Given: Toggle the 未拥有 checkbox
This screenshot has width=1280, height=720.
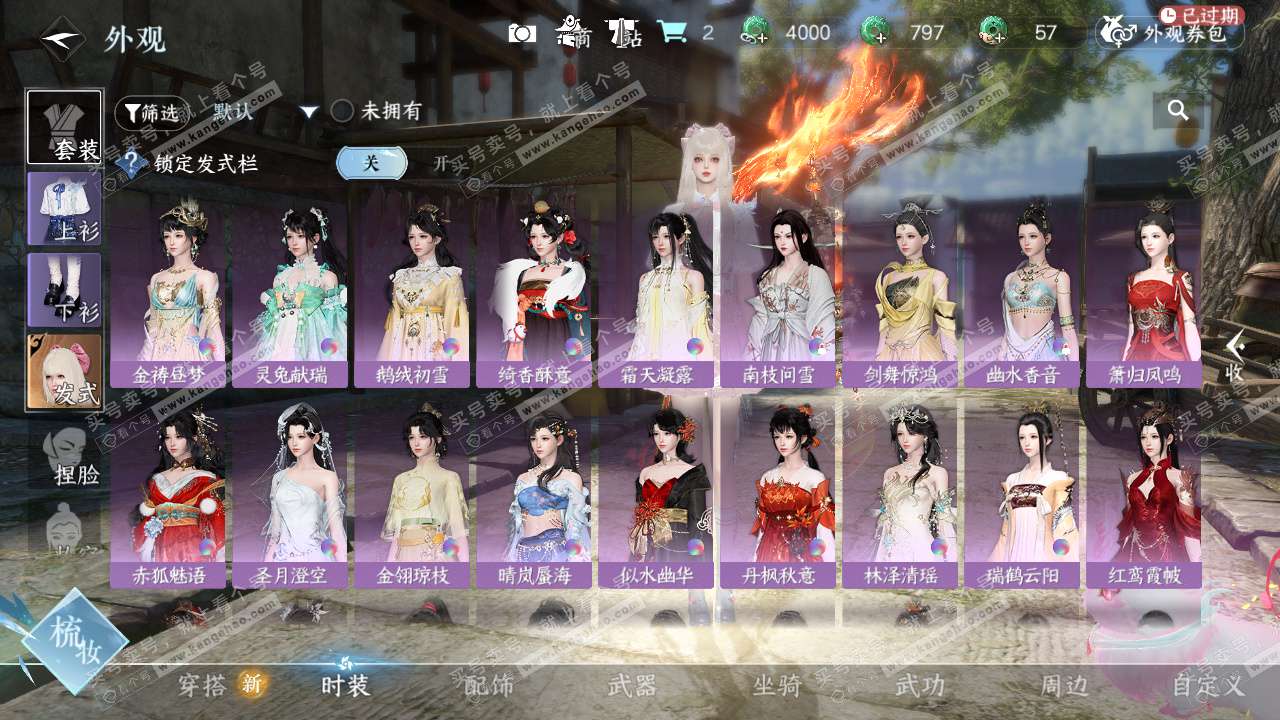Looking at the screenshot, I should (342, 111).
